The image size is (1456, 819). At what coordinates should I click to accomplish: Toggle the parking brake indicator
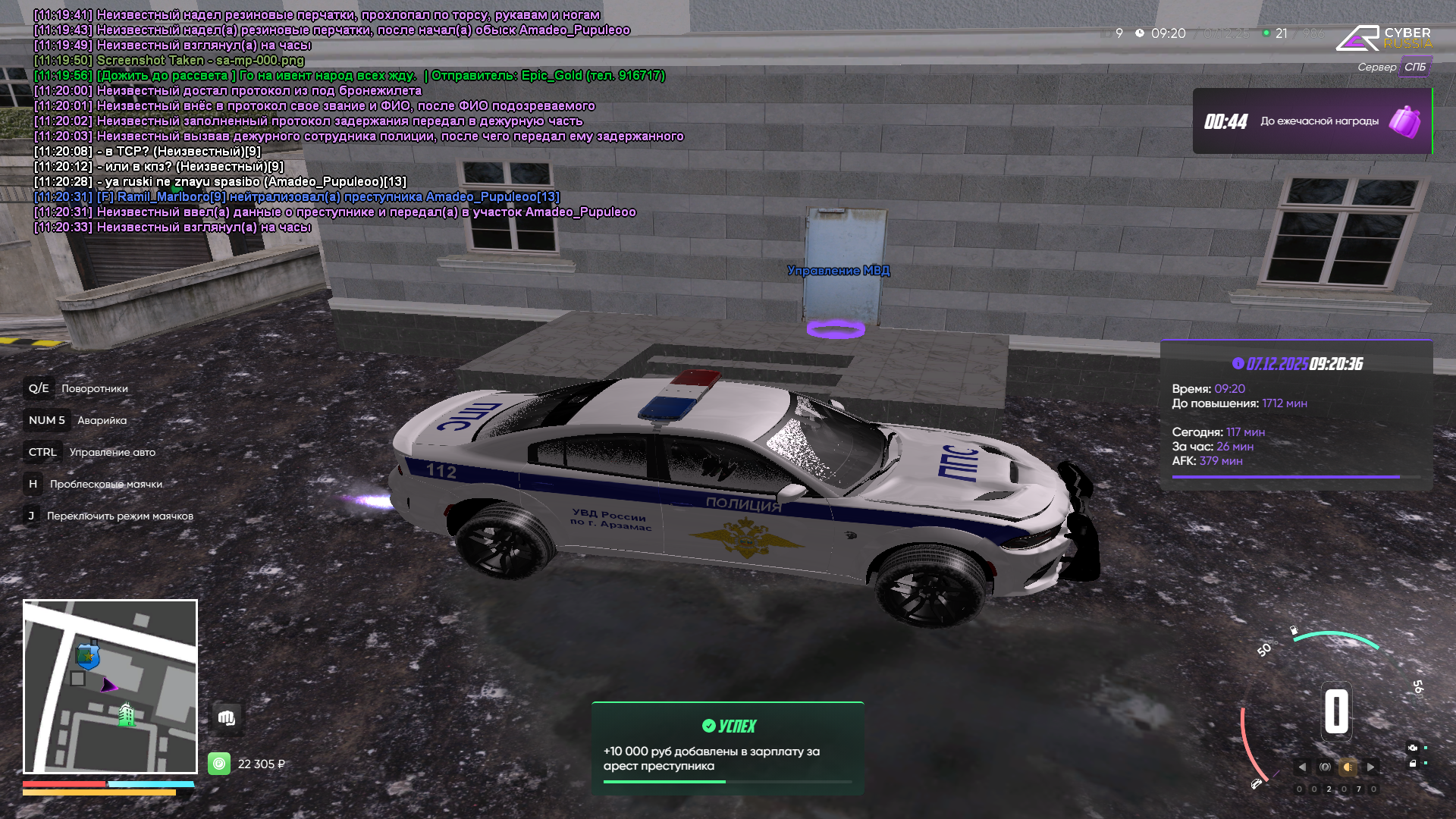coord(1325,767)
